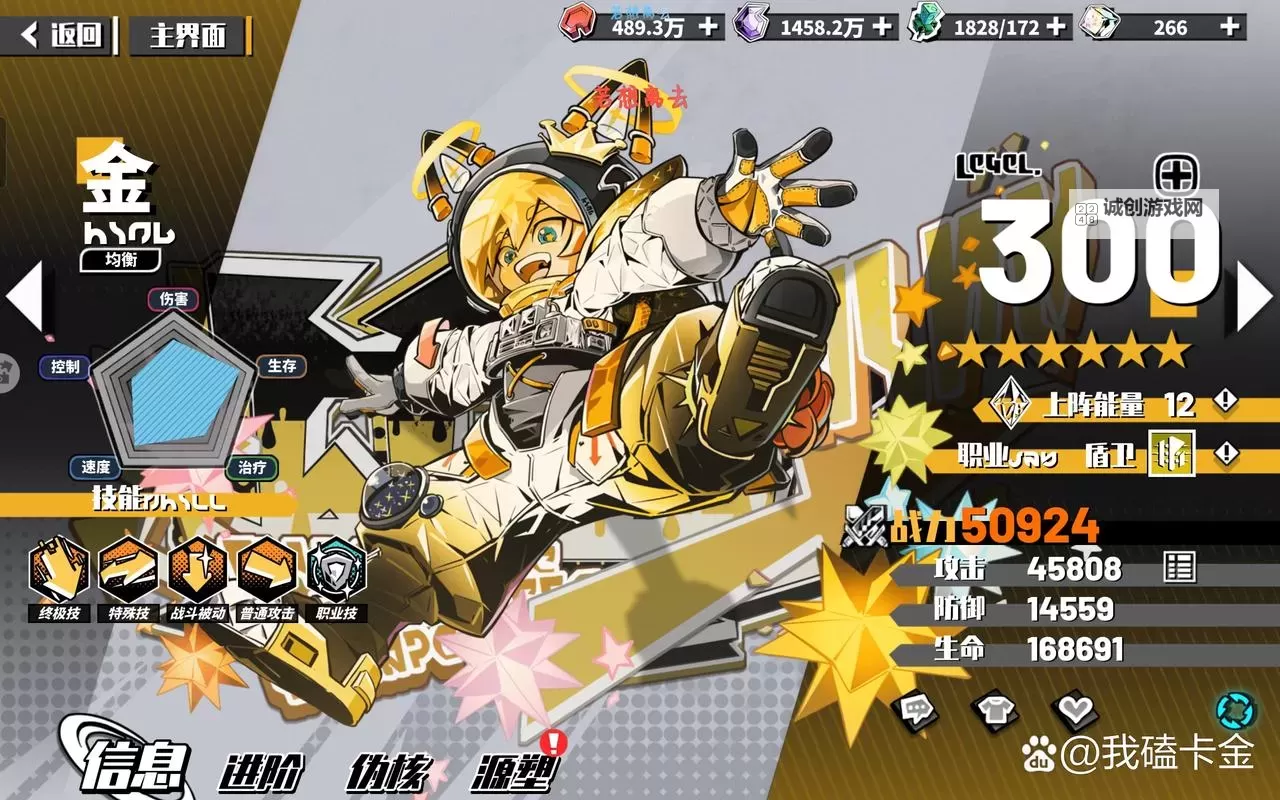Show info for the 盾卫 class
1280x800 pixels.
point(1226,455)
